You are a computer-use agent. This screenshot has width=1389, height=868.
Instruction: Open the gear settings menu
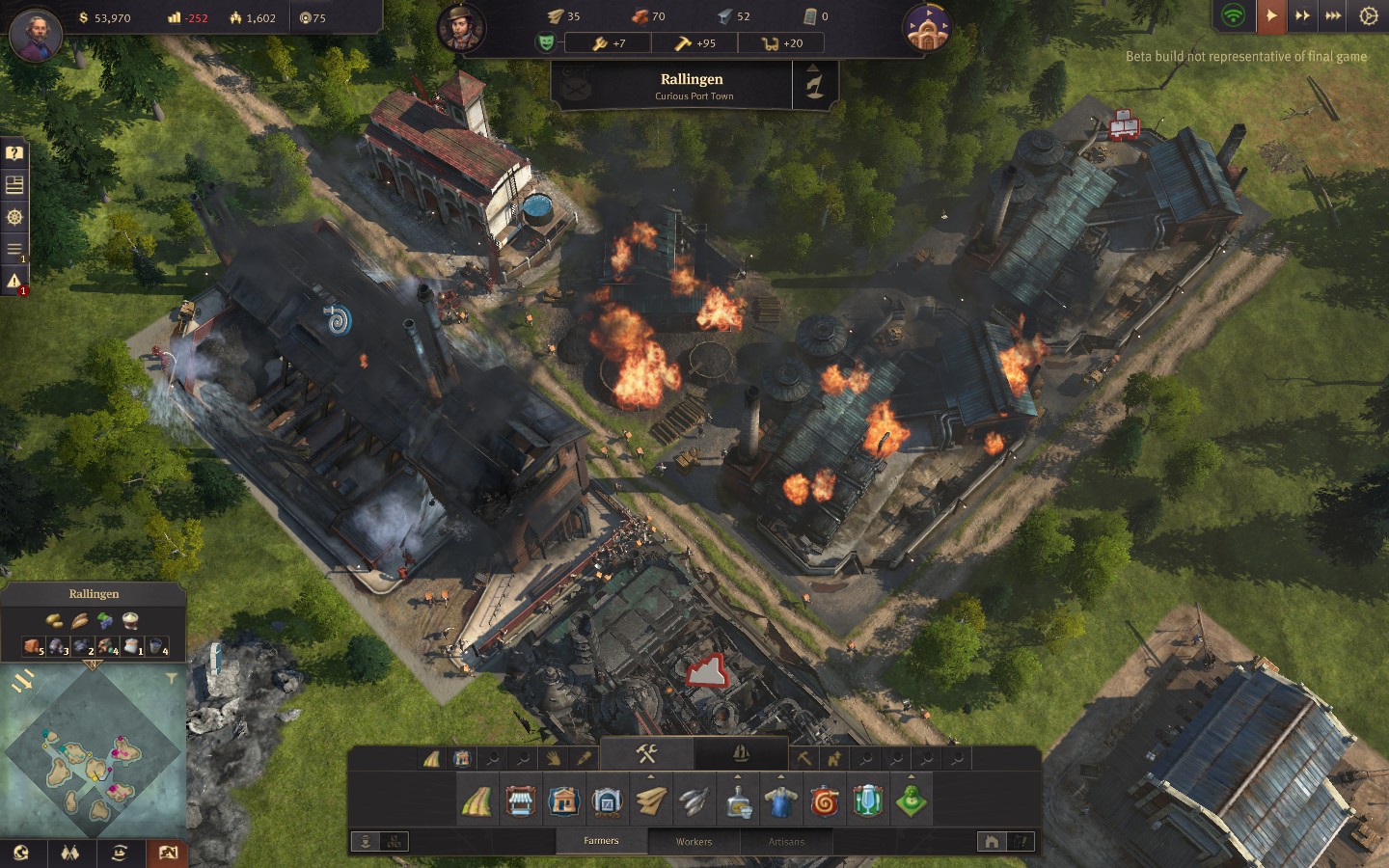point(1368,15)
